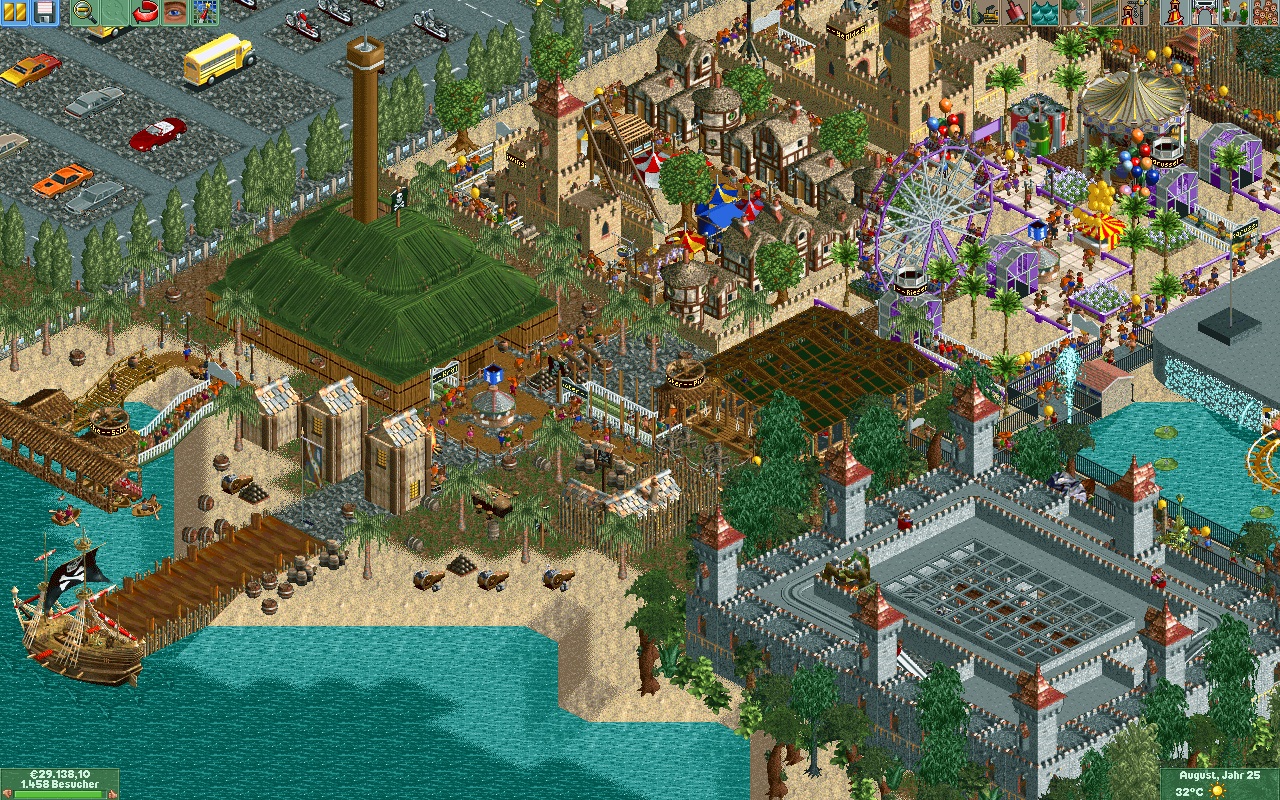Click the 1.458 Besucher guest count
Image resolution: width=1280 pixels, height=800 pixels.
pos(60,785)
